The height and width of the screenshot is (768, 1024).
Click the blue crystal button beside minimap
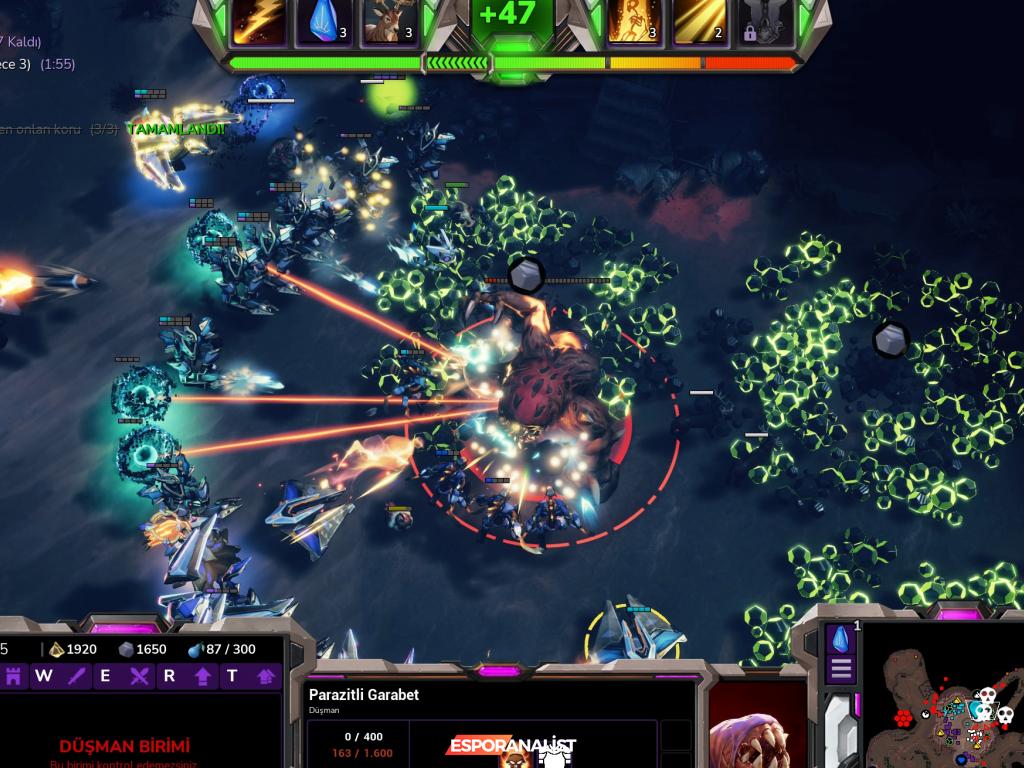click(841, 639)
